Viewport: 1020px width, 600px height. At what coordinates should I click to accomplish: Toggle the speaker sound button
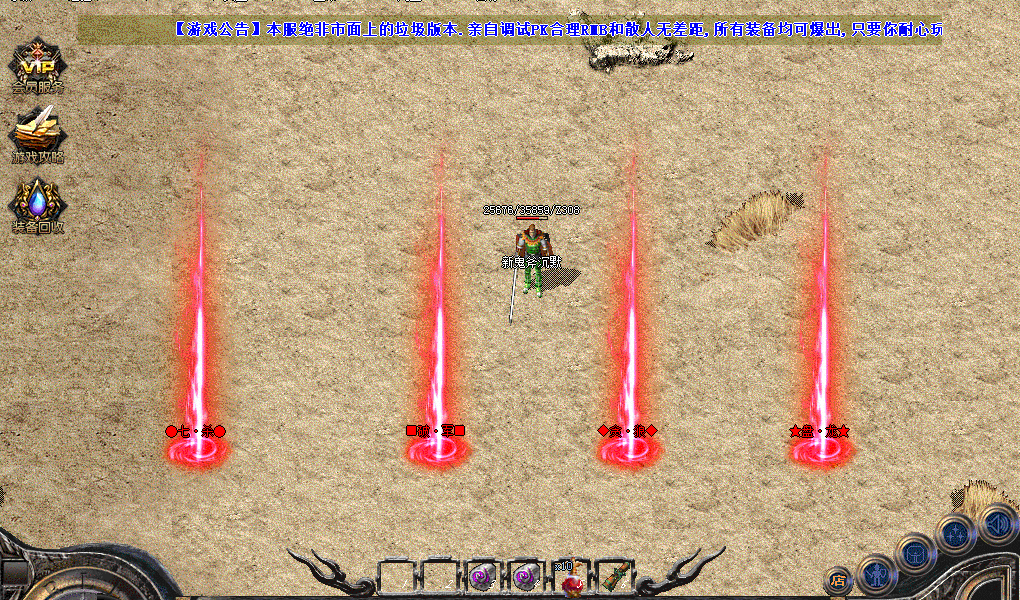[x=996, y=523]
